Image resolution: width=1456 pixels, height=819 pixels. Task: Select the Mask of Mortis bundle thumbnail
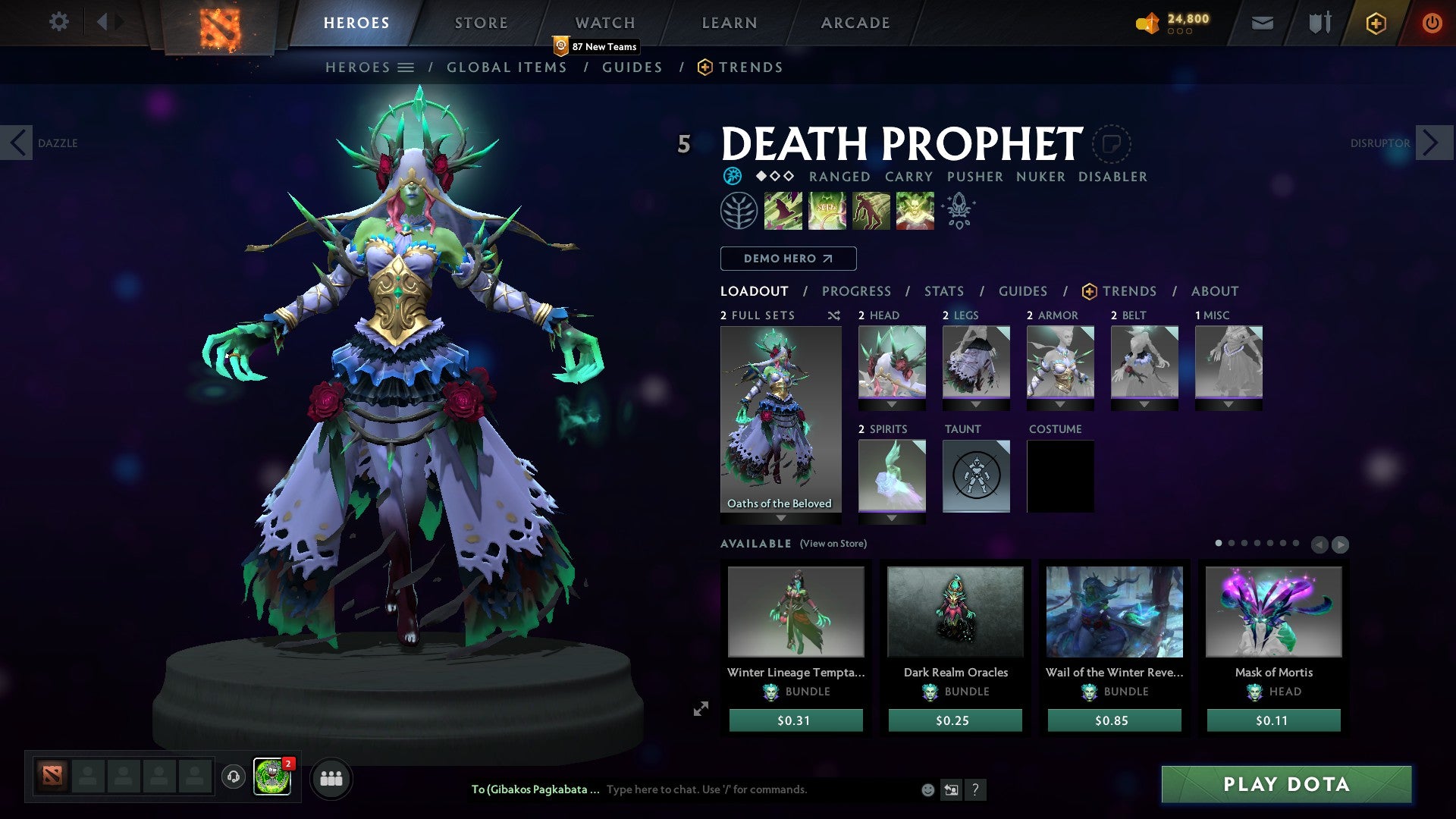point(1272,611)
